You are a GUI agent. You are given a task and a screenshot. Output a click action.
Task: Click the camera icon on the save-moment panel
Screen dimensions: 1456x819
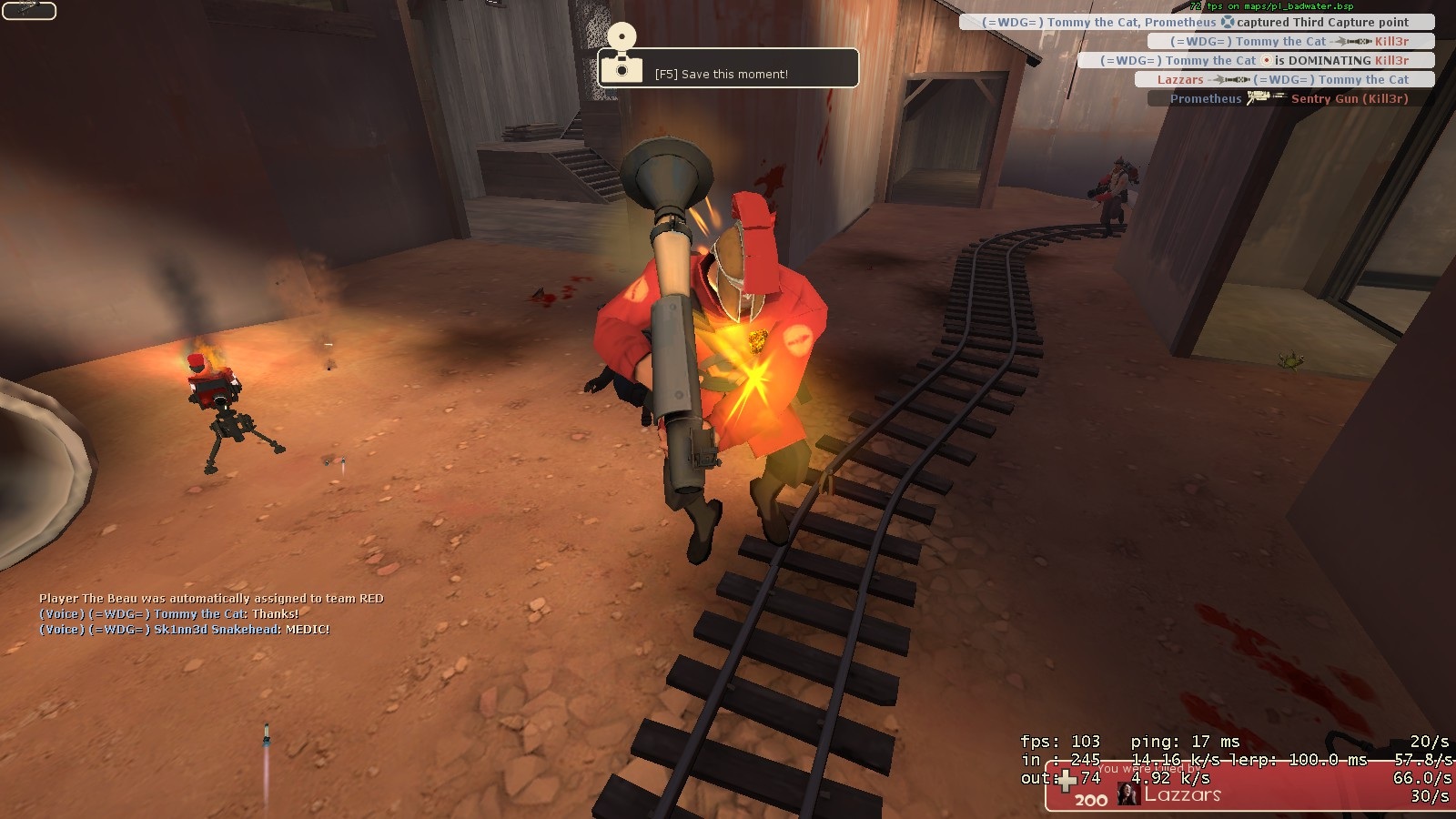click(622, 67)
